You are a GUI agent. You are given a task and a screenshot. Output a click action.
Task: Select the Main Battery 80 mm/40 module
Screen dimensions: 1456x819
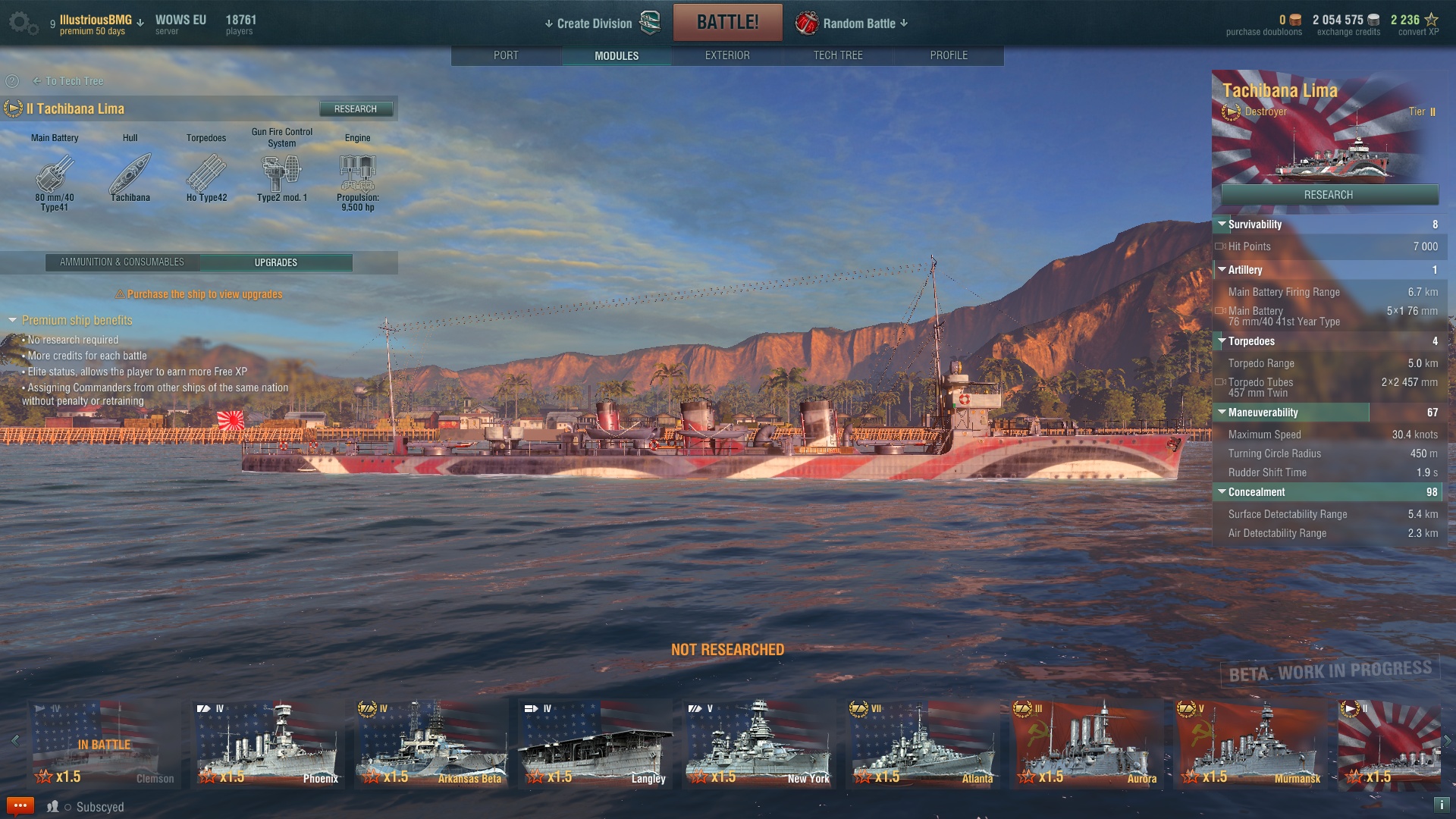click(55, 175)
